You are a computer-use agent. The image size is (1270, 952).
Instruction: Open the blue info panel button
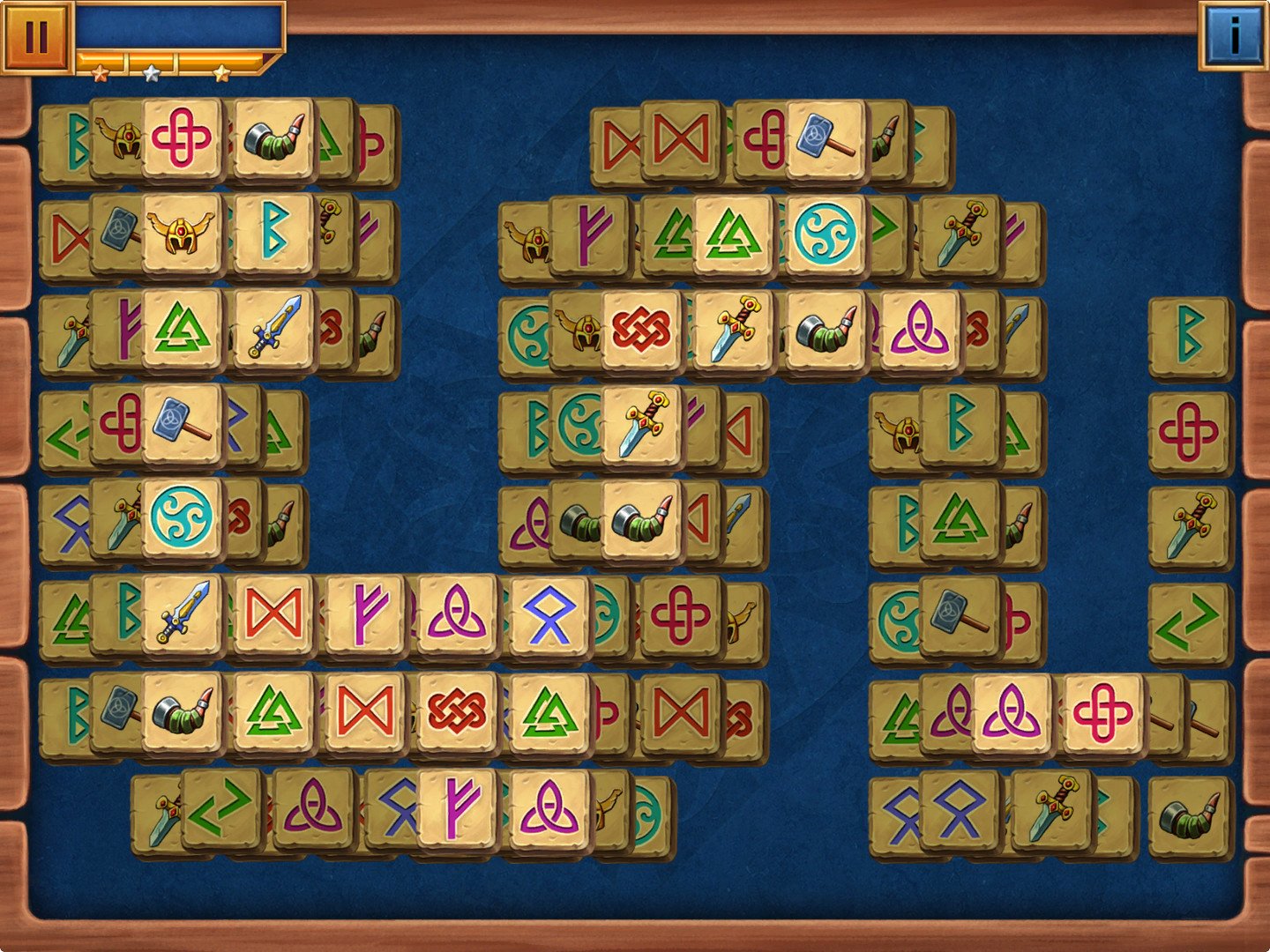click(1233, 35)
